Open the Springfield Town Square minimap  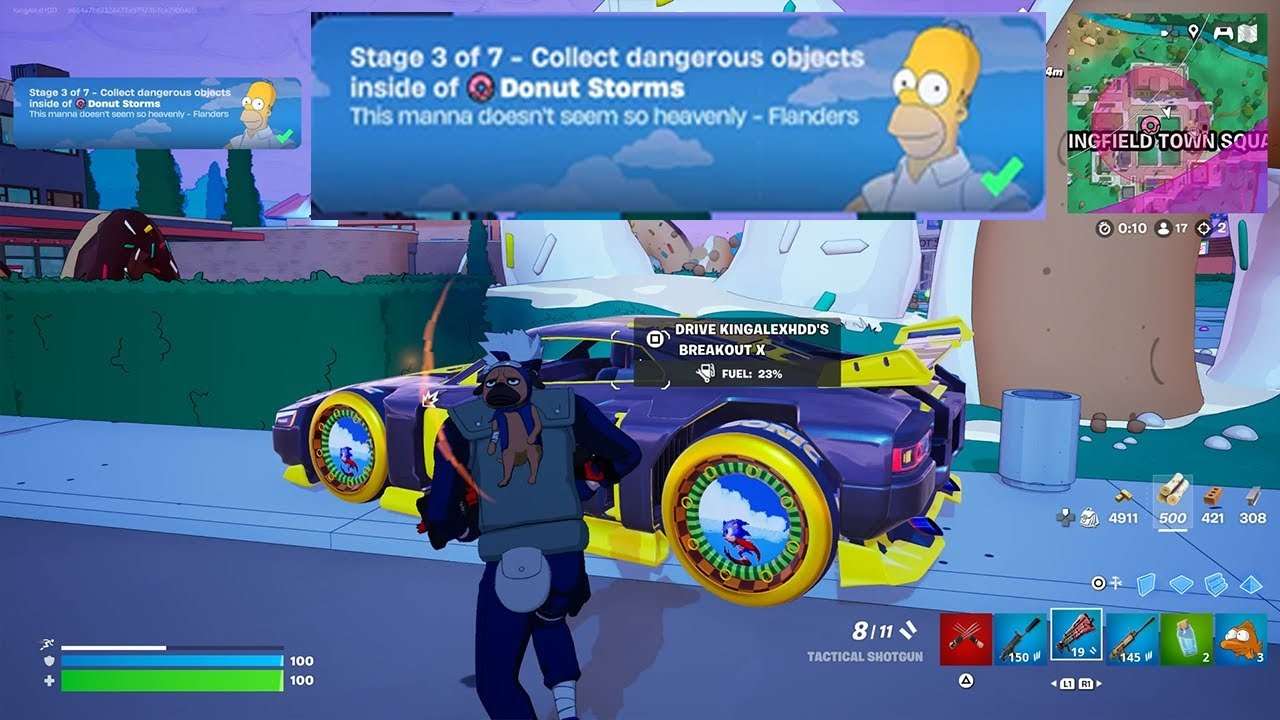point(1166,112)
